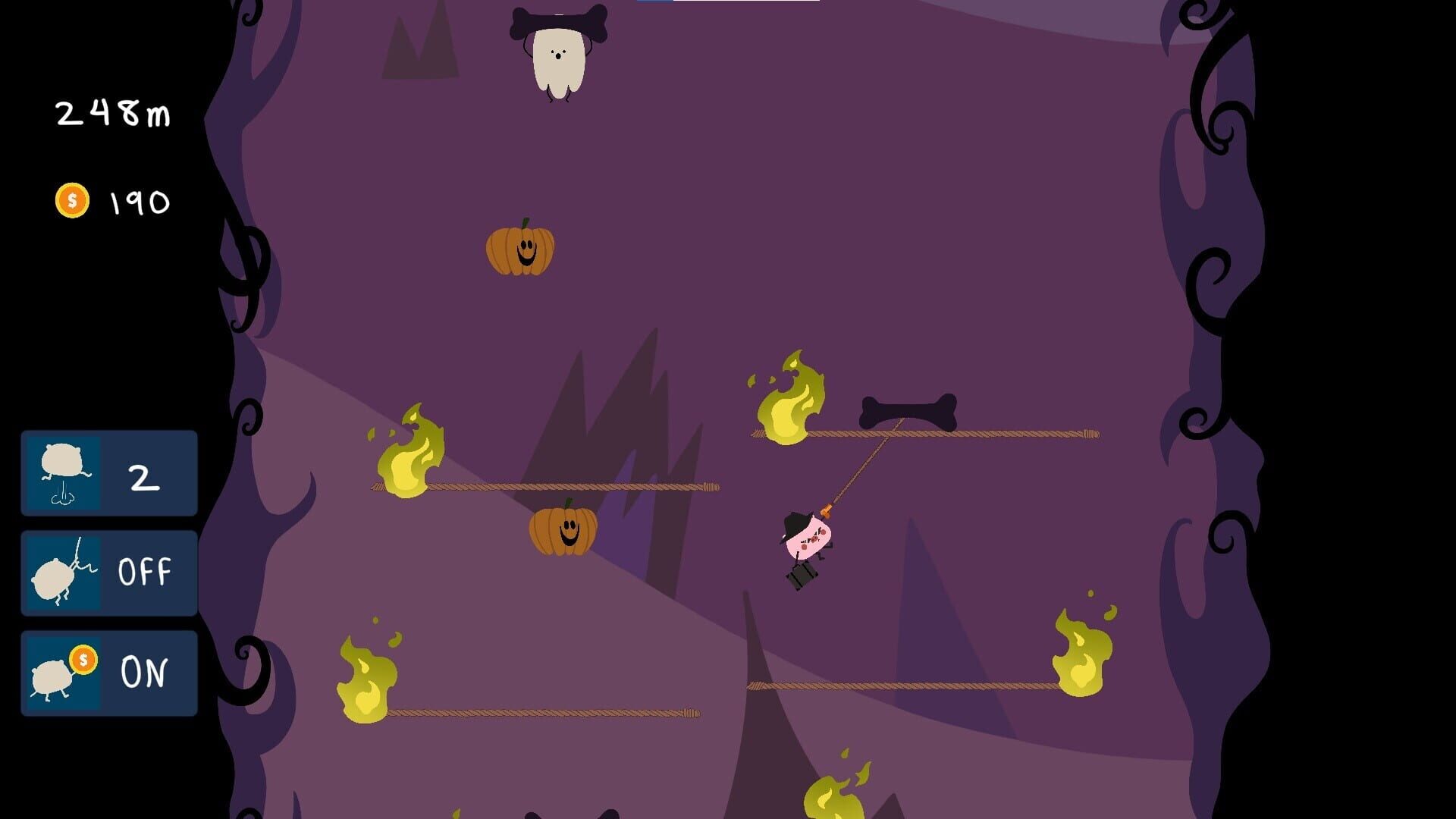The image size is (1456, 819).
Task: Click the double-jump ability icon showing creature hopping
Action: point(64,474)
